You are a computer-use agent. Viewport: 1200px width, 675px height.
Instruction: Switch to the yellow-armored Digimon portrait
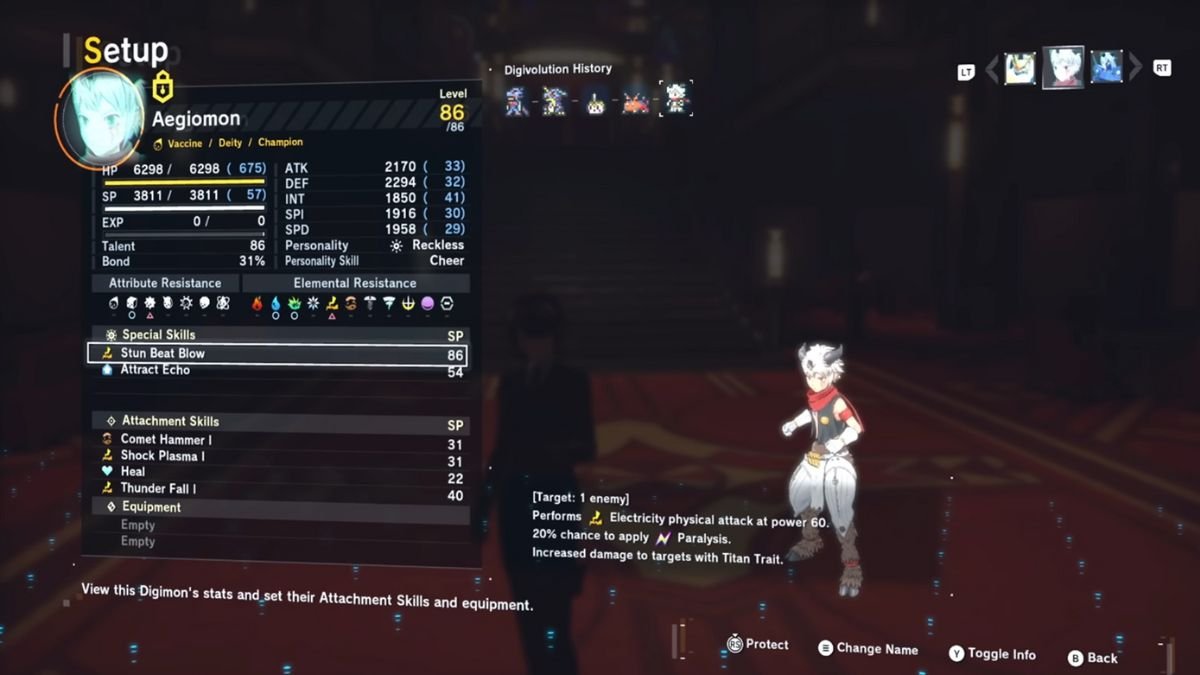[x=1019, y=68]
